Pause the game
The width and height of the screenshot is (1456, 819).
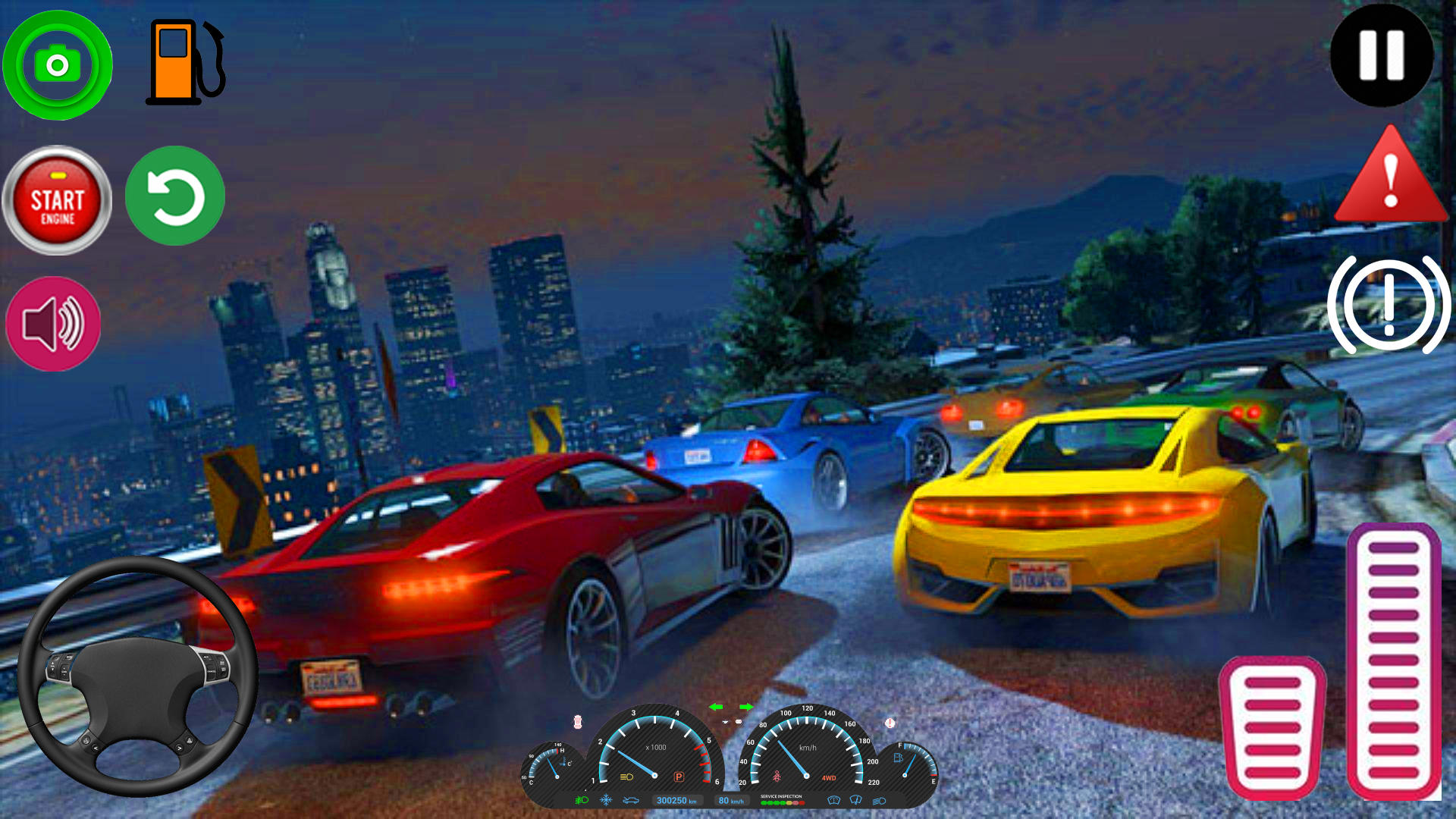point(1382,59)
